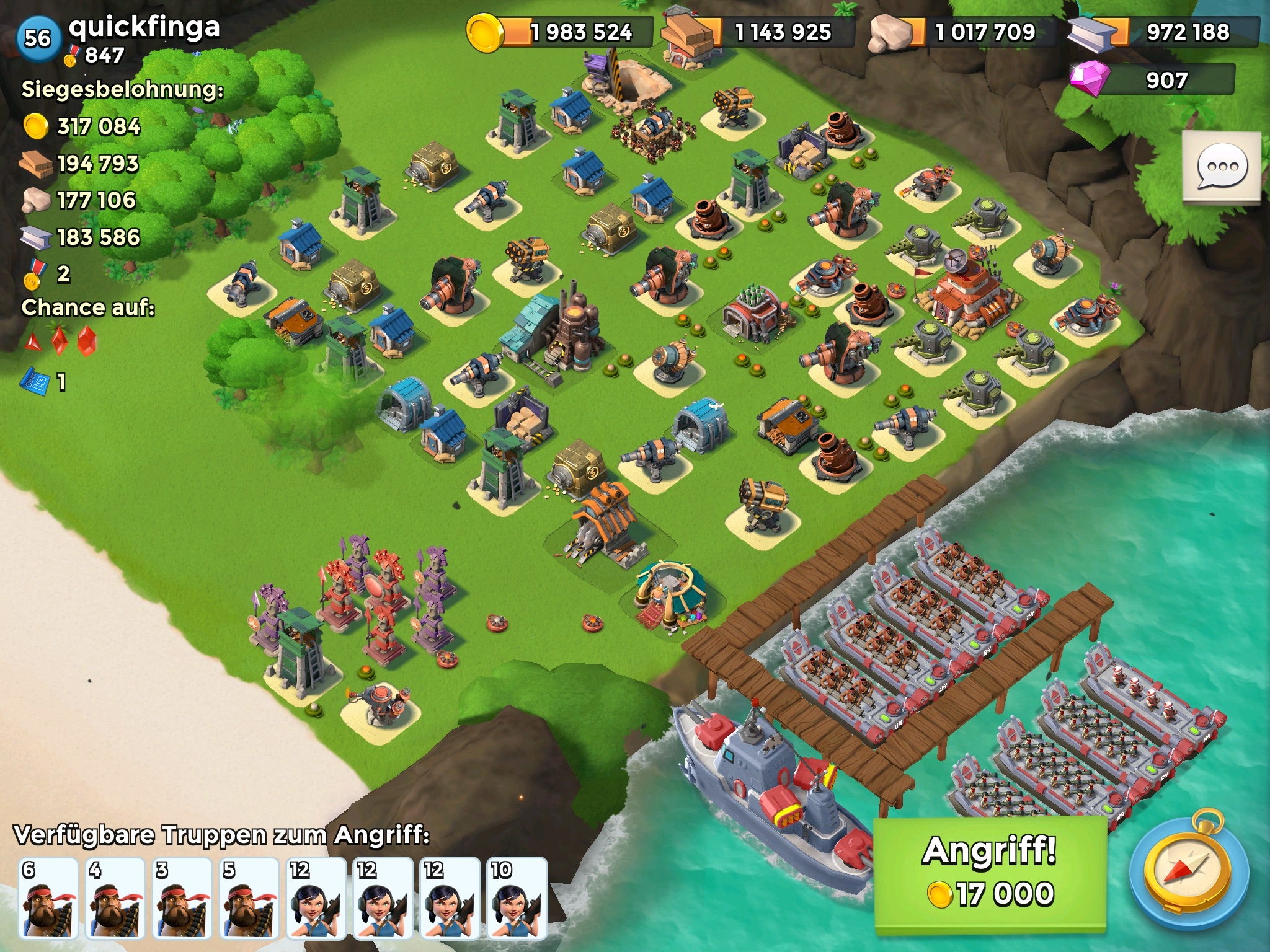Image resolution: width=1270 pixels, height=952 pixels.
Task: Select the Heavy troop card showing 6
Action: 48,897
